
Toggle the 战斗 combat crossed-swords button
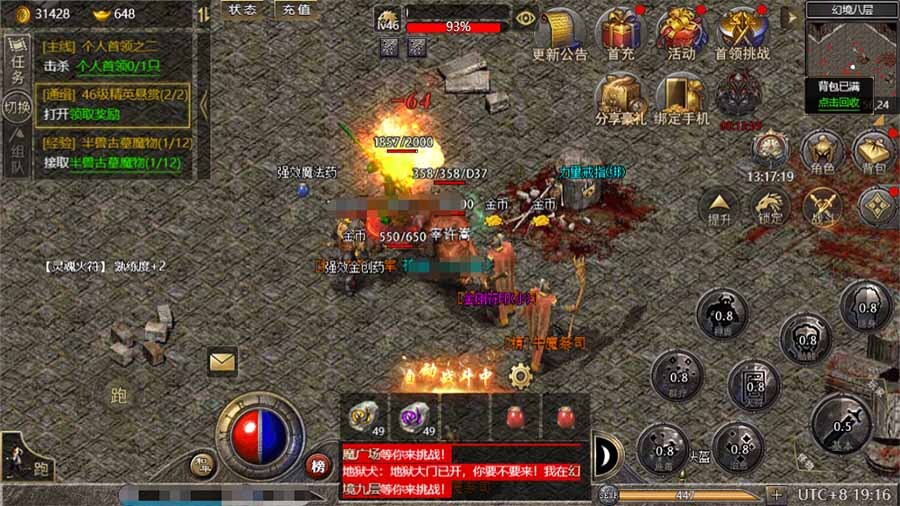824,204
